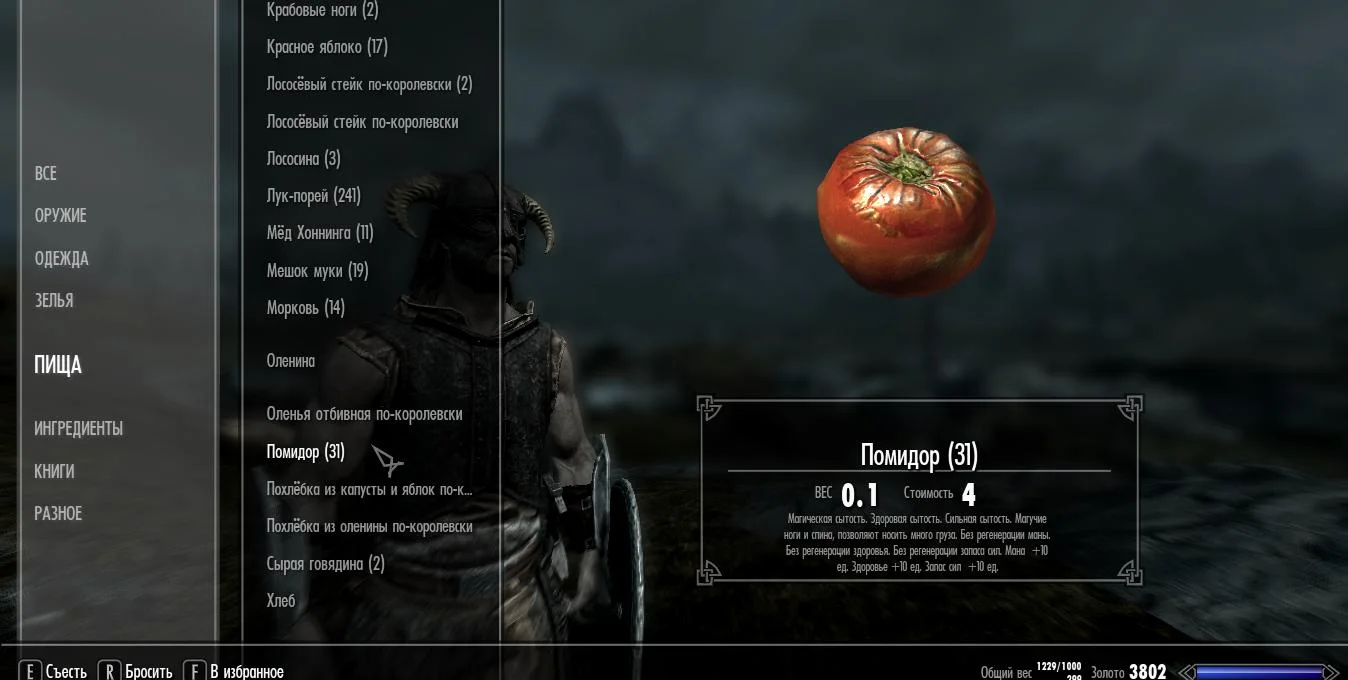The image size is (1348, 680).
Task: Show the ЗЕЛЬЯ category
Action: coord(53,301)
